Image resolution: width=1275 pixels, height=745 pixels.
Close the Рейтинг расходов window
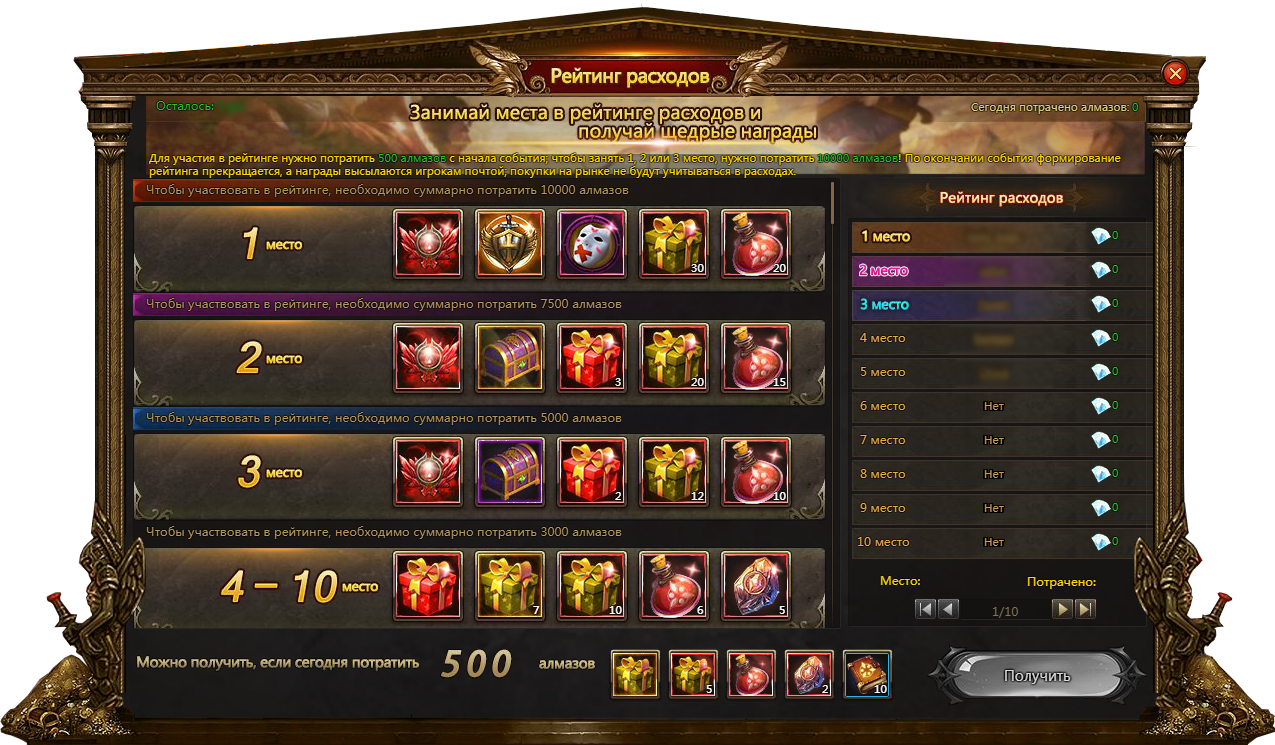1175,73
